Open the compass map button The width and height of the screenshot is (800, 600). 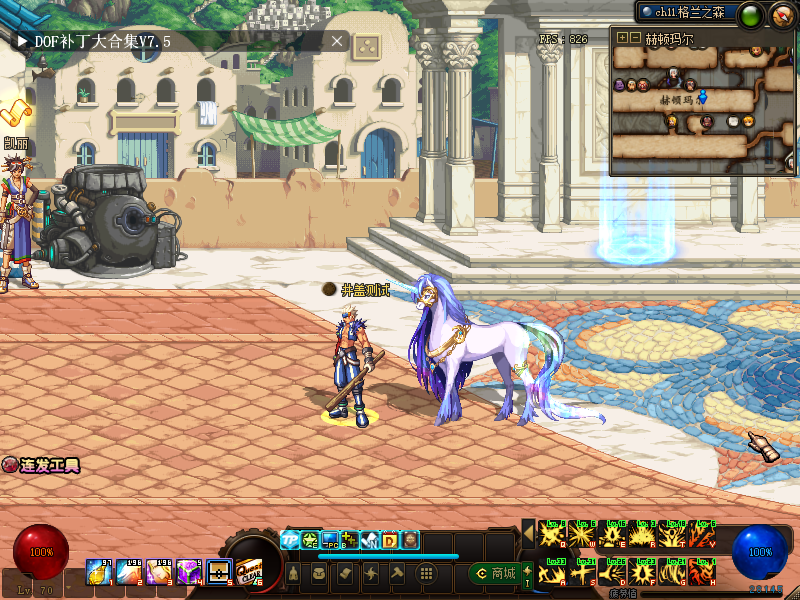pos(781,14)
